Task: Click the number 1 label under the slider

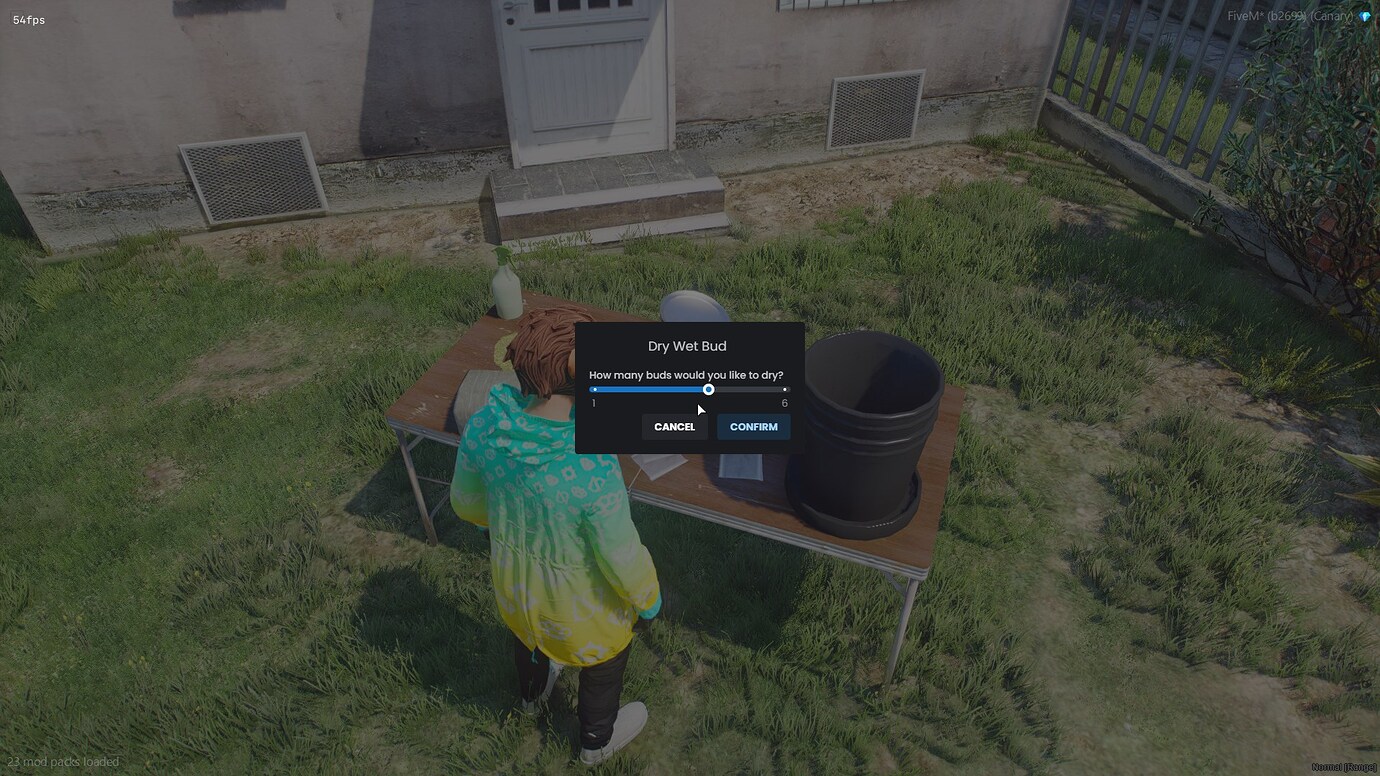Action: (x=592, y=403)
